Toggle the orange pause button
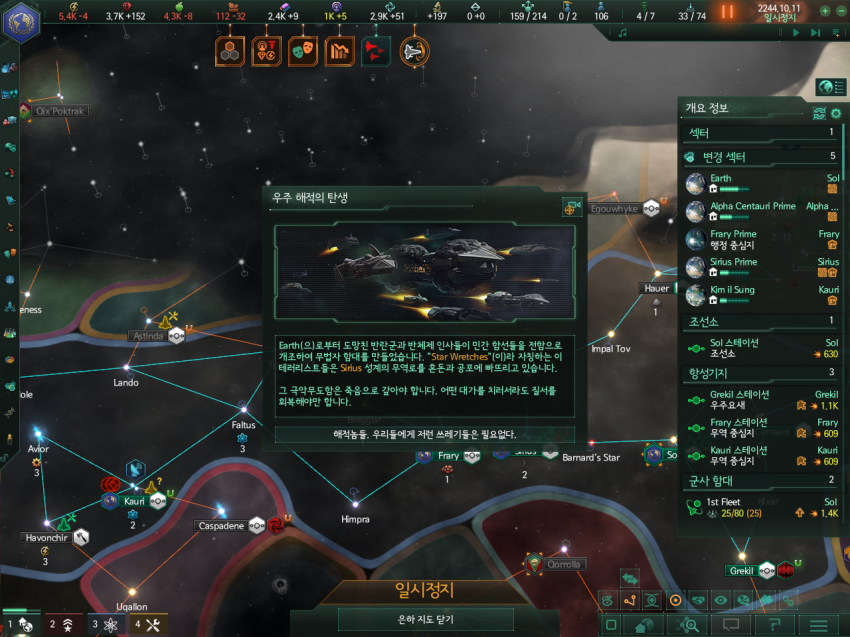This screenshot has height=637, width=850. 727,11
